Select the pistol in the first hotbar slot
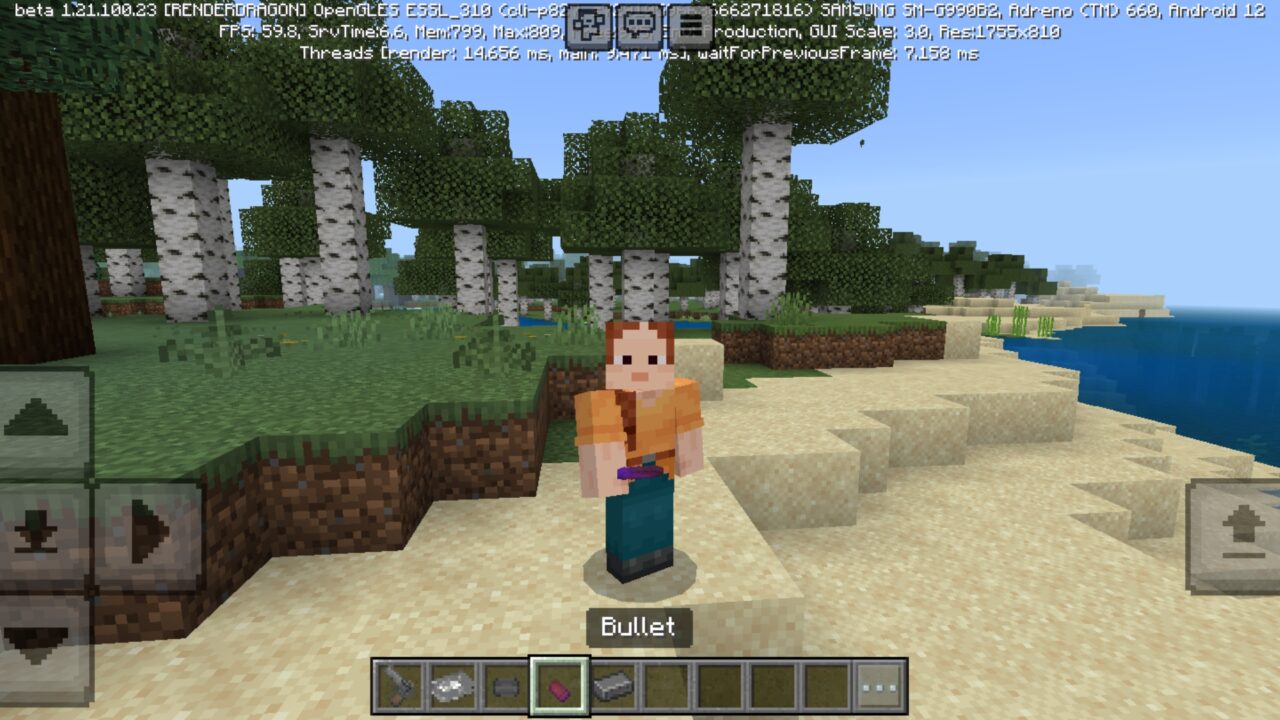Viewport: 1280px width, 720px height. (x=396, y=686)
